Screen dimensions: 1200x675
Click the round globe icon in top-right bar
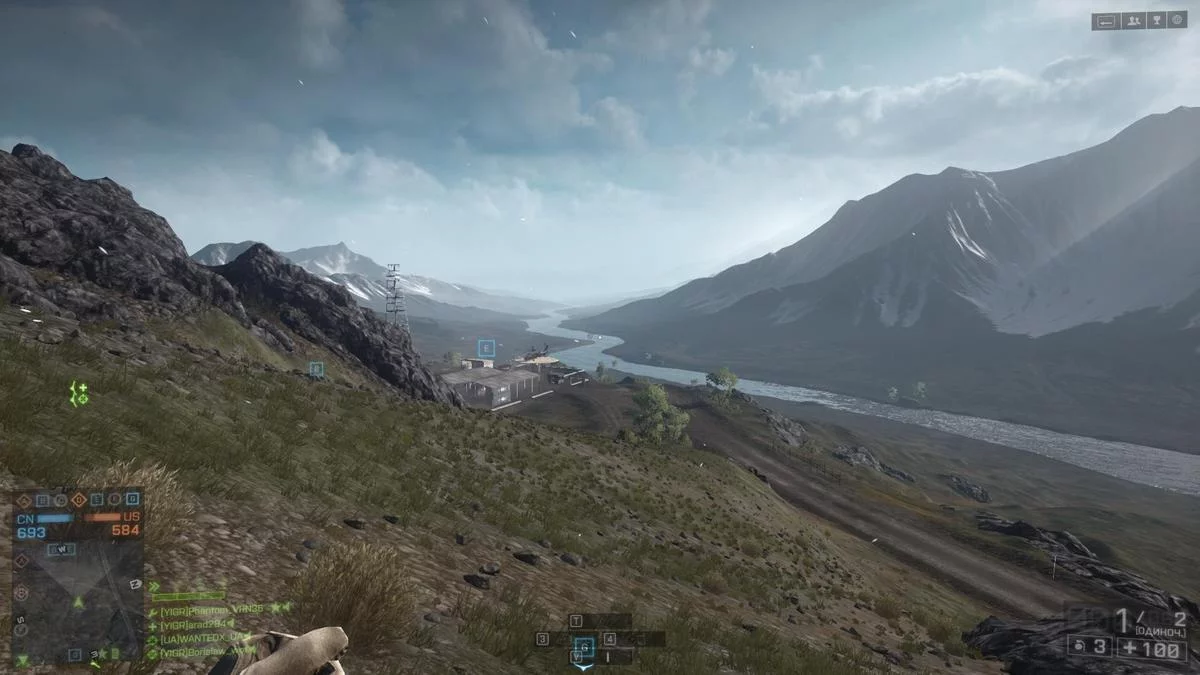(1179, 20)
